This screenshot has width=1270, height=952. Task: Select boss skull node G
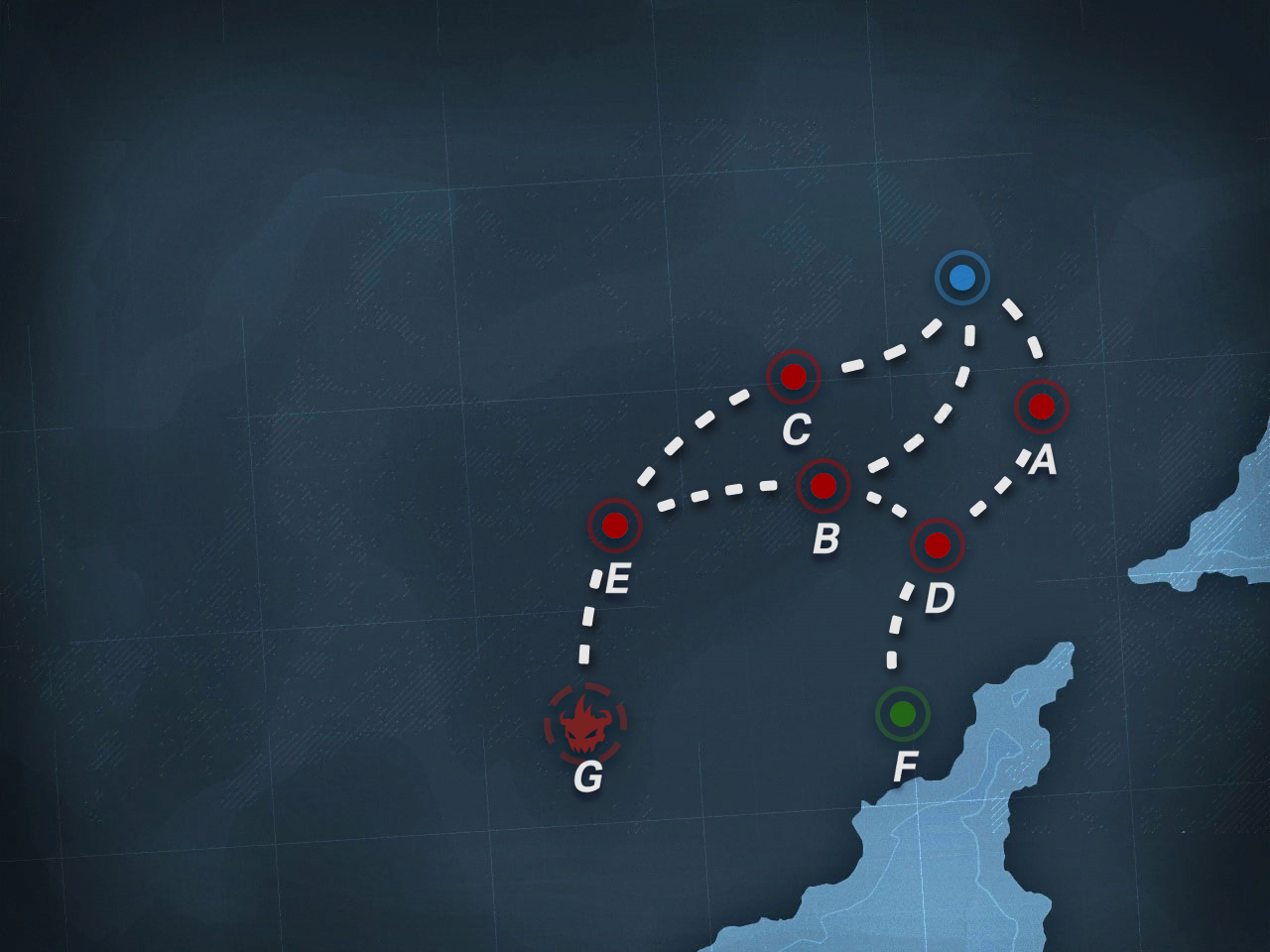coord(585,725)
